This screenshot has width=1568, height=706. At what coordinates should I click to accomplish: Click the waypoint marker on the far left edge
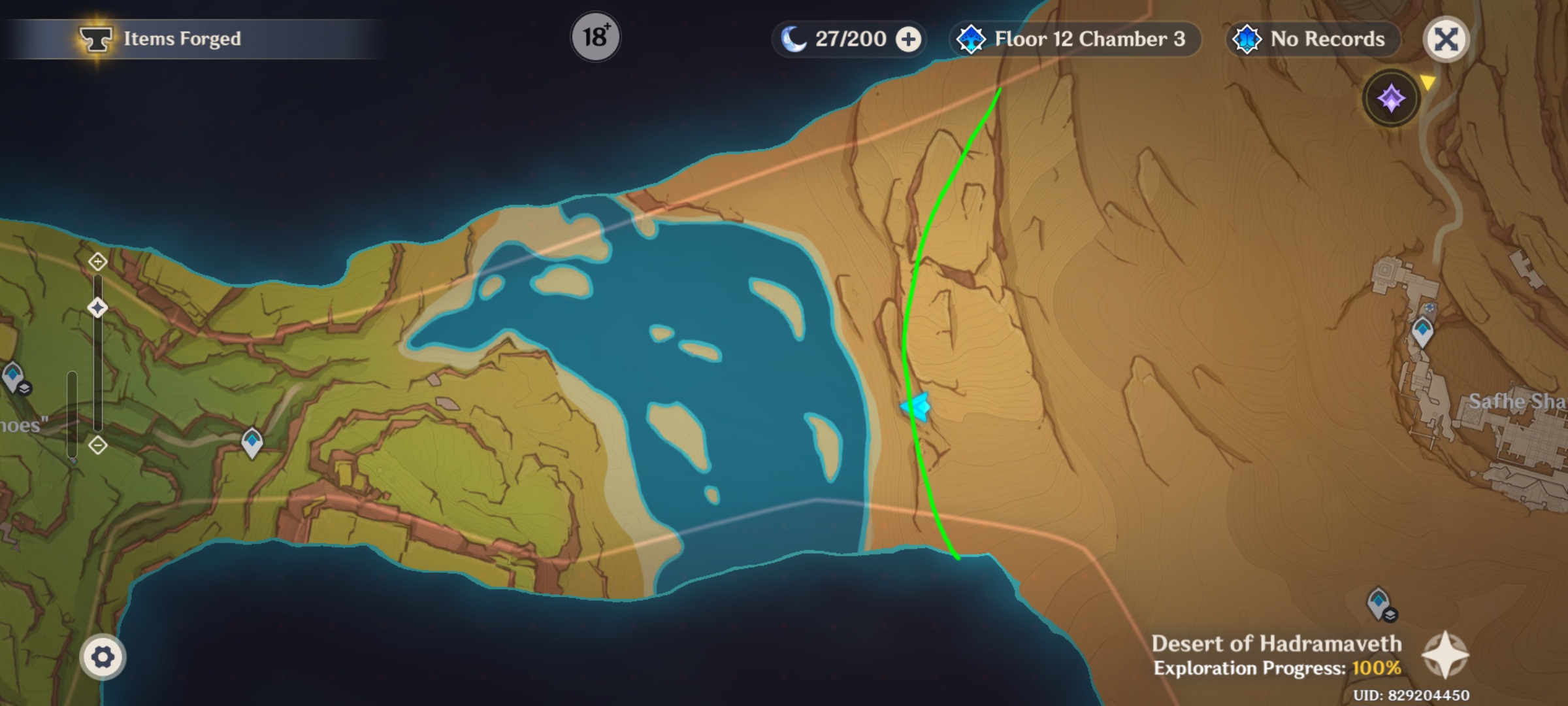click(14, 378)
